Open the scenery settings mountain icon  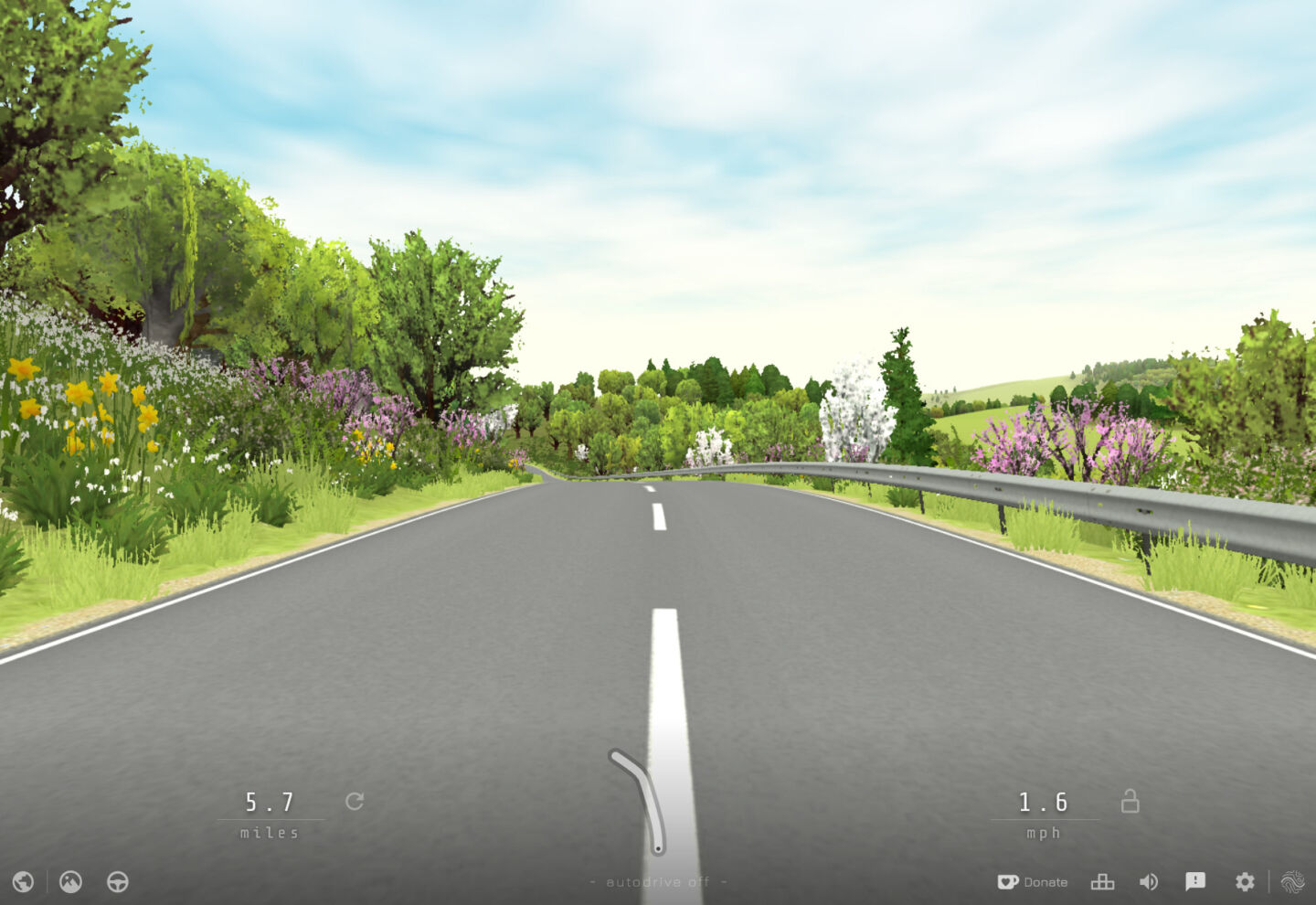click(69, 881)
